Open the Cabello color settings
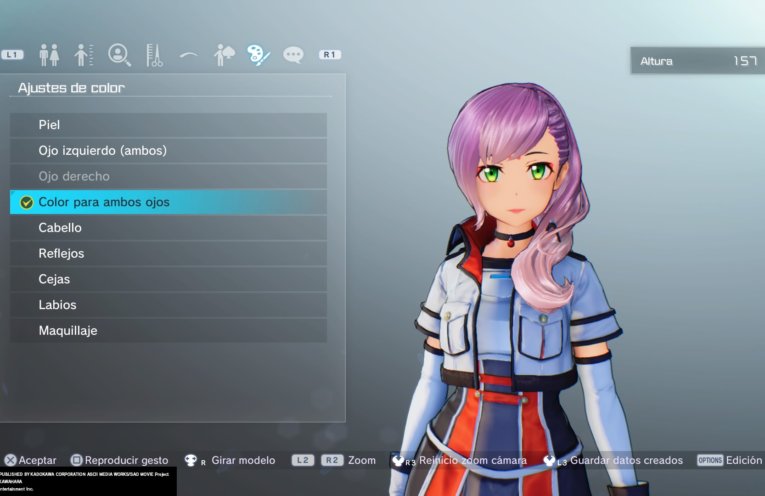The width and height of the screenshot is (765, 496). (168, 228)
